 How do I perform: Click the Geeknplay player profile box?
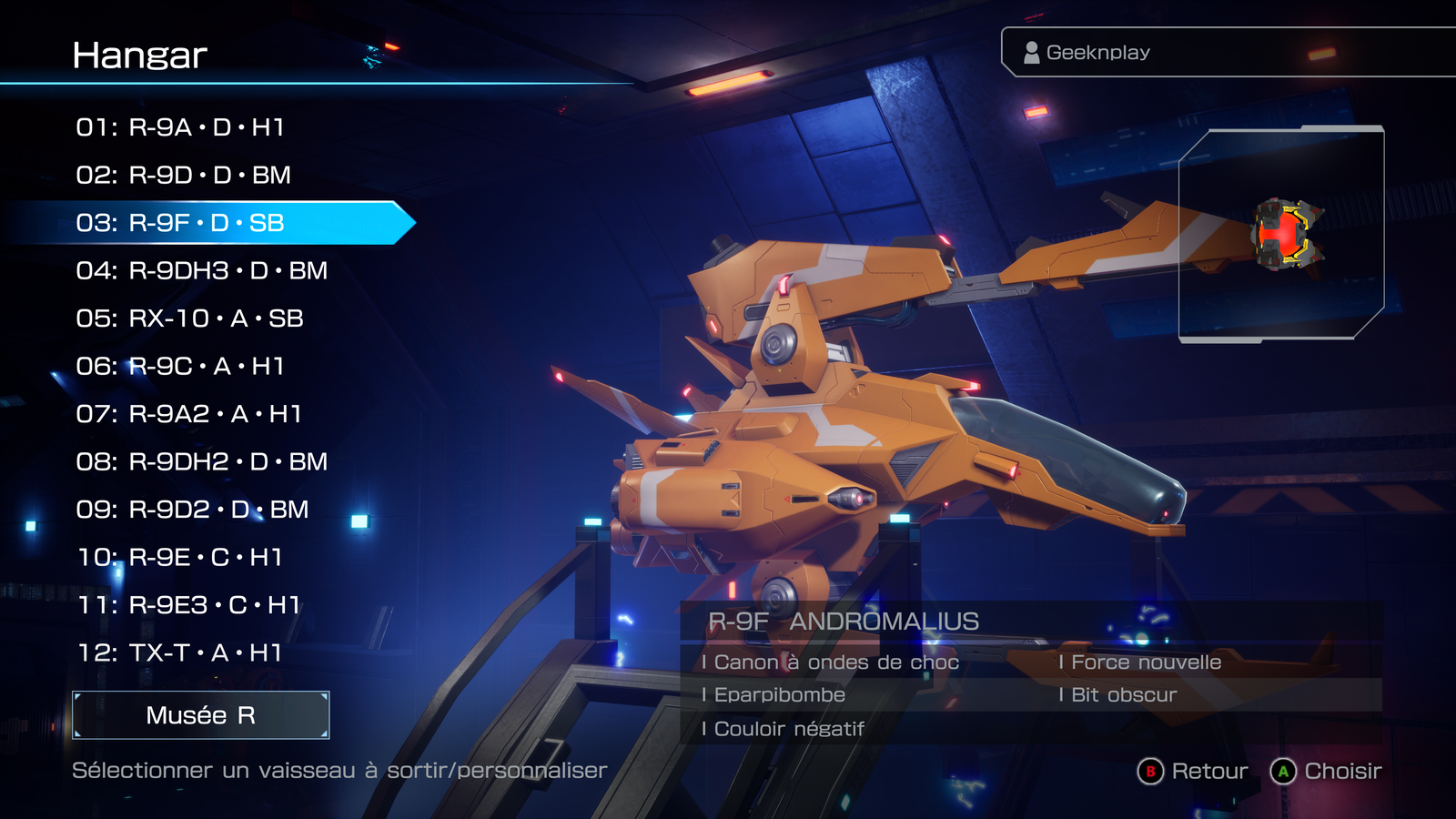point(1228,53)
